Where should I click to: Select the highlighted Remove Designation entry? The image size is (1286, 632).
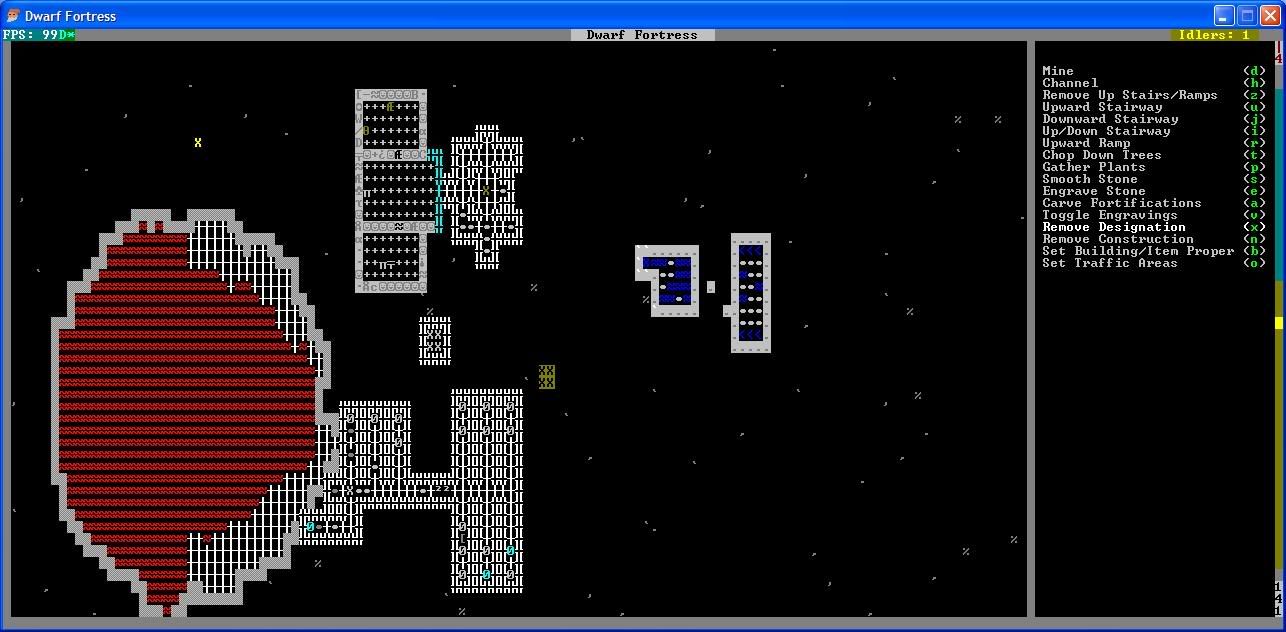tap(1114, 227)
